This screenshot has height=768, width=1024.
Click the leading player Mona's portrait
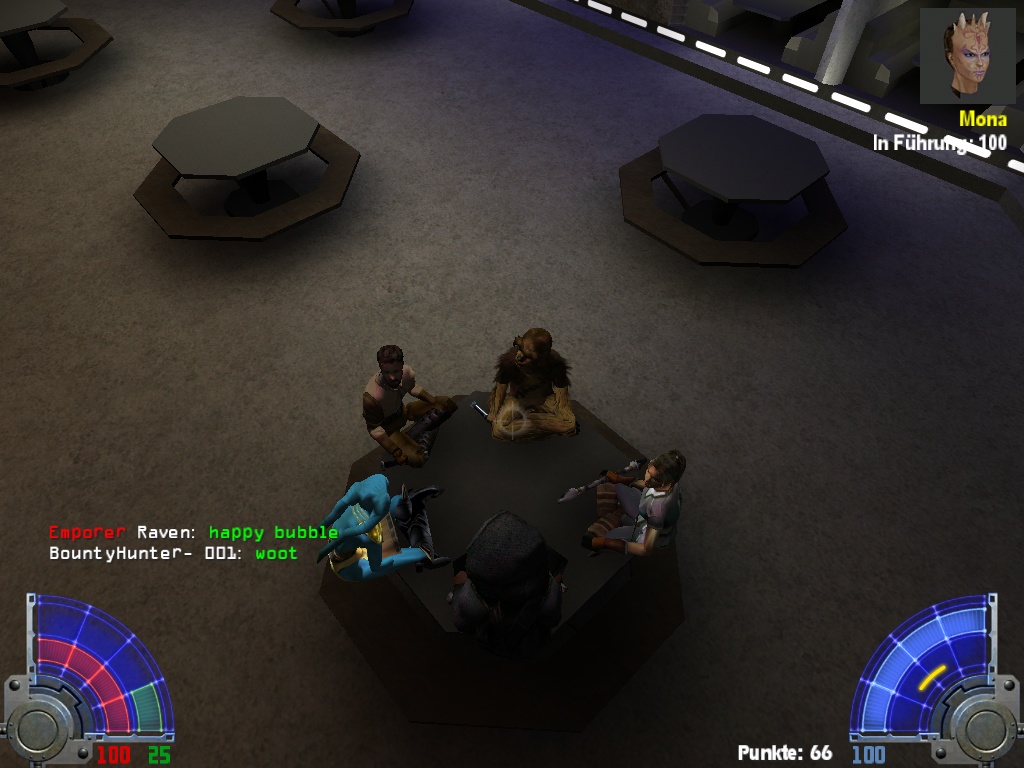[x=962, y=56]
